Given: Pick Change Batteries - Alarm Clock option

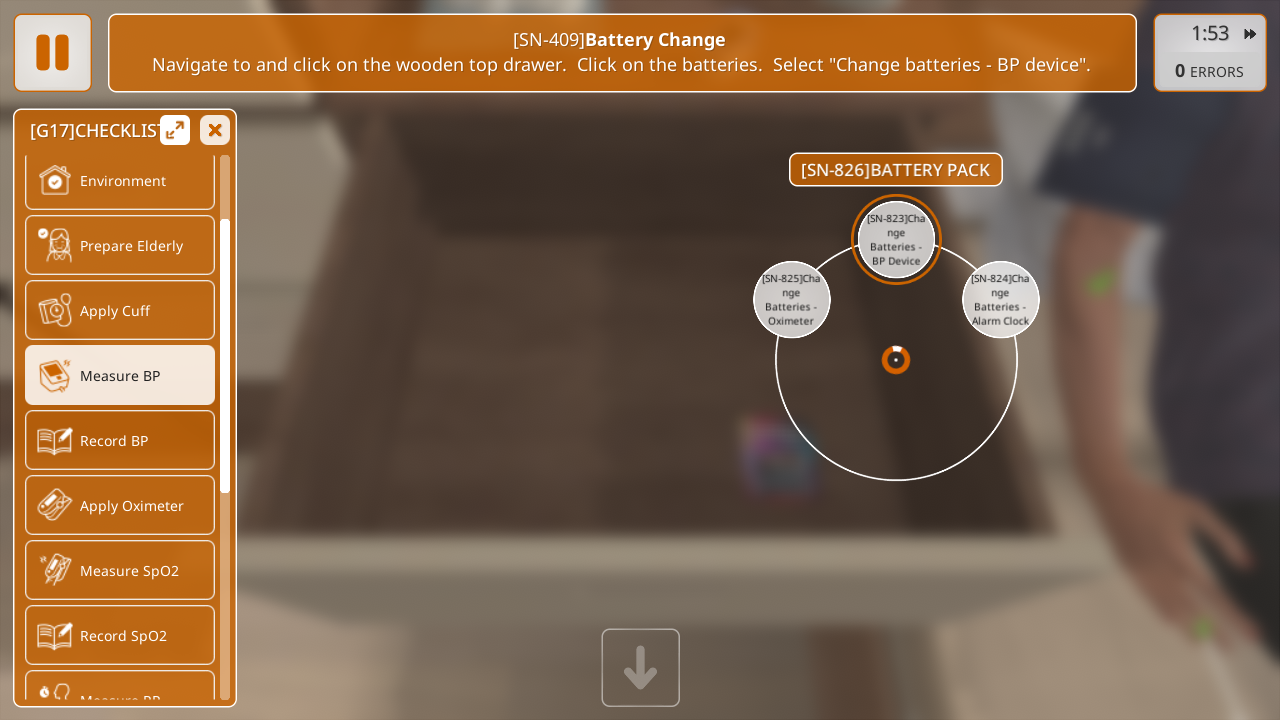Looking at the screenshot, I should point(1000,300).
